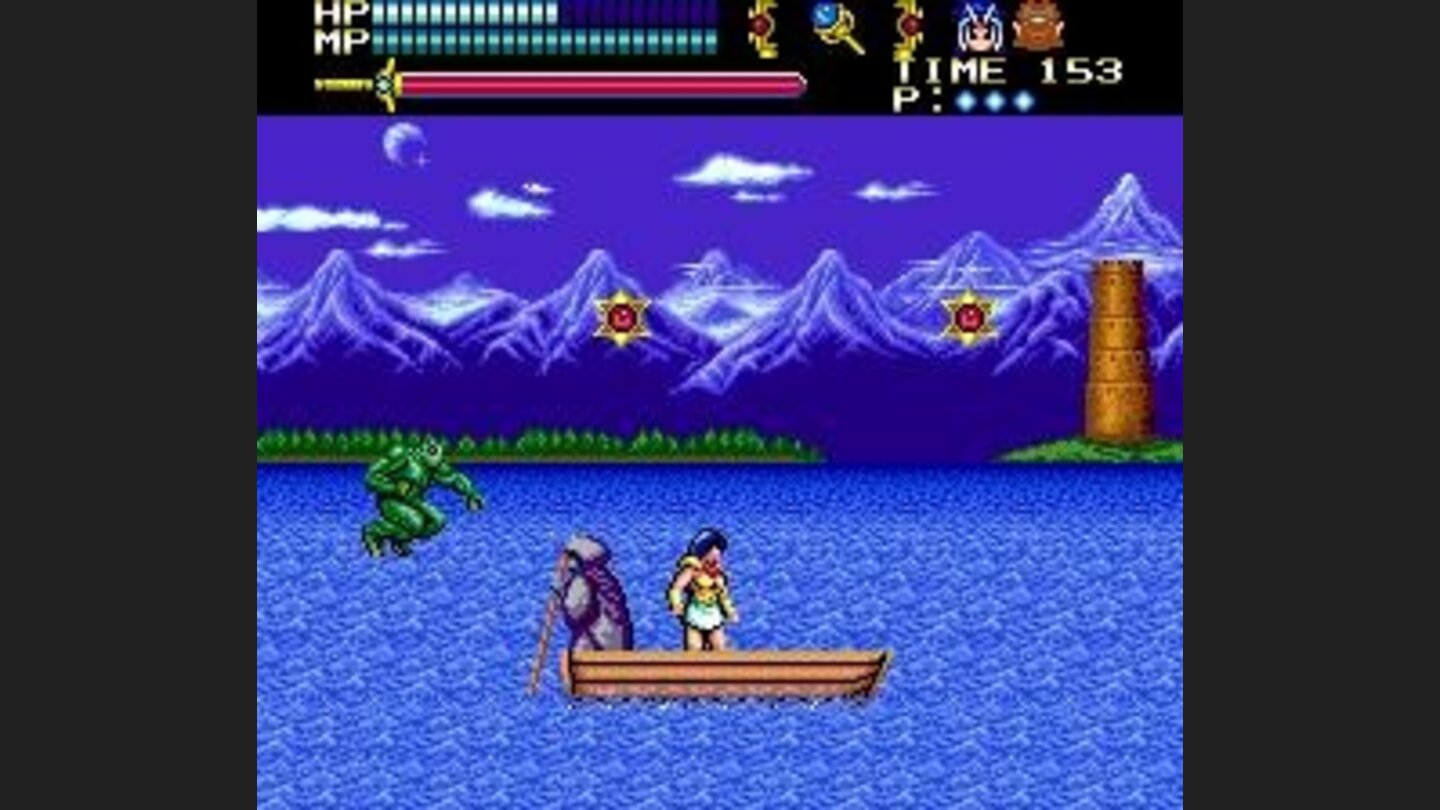This screenshot has width=1440, height=810.
Task: Toggle the first blue P orb
Action: coord(966,101)
